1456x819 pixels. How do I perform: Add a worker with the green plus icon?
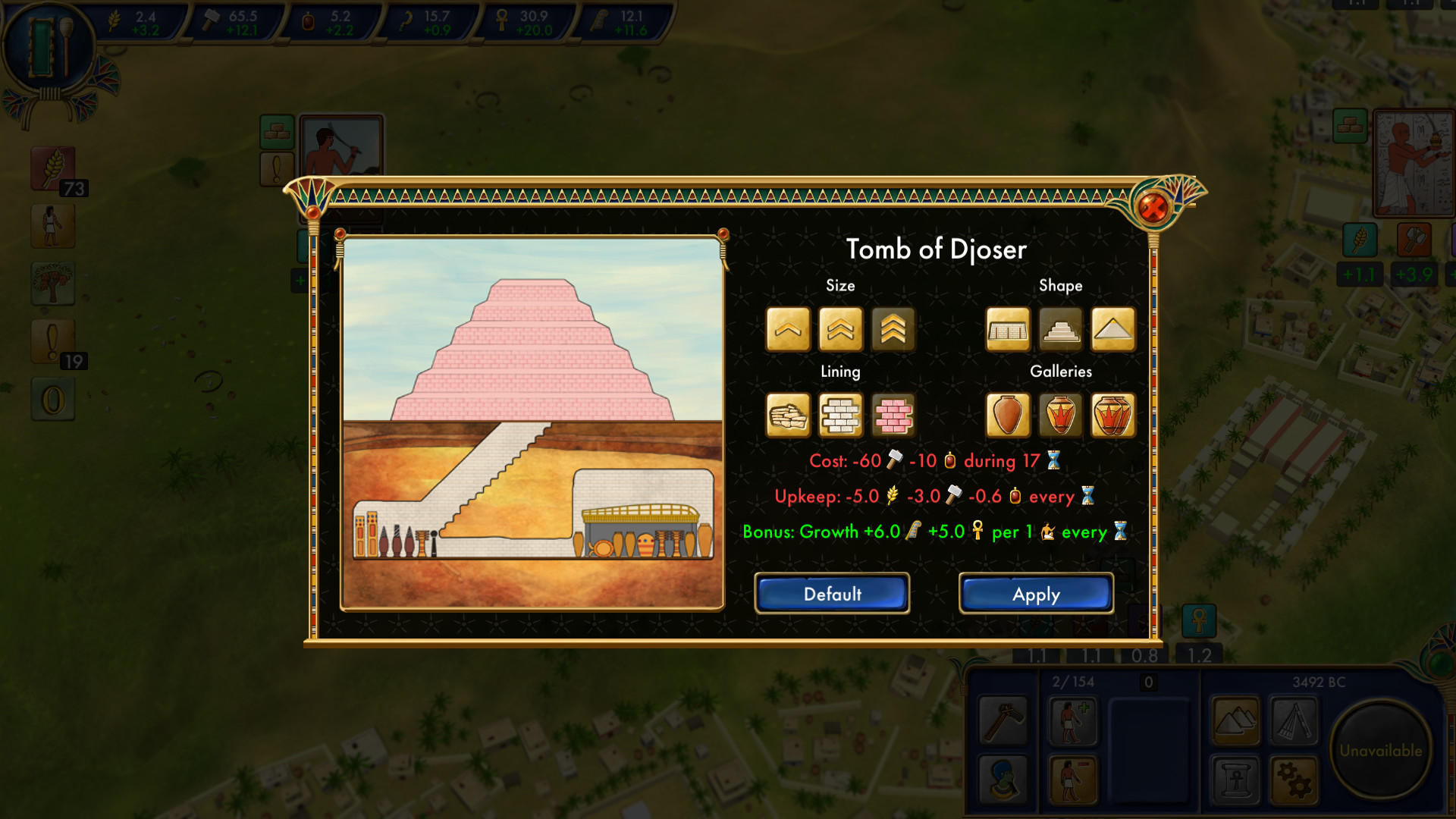[1073, 720]
